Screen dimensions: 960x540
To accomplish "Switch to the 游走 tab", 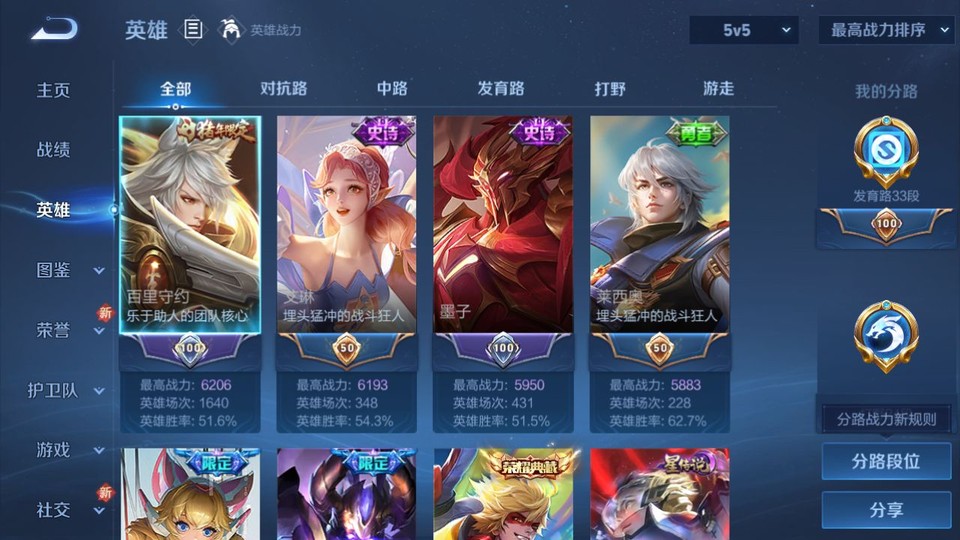I will (718, 88).
